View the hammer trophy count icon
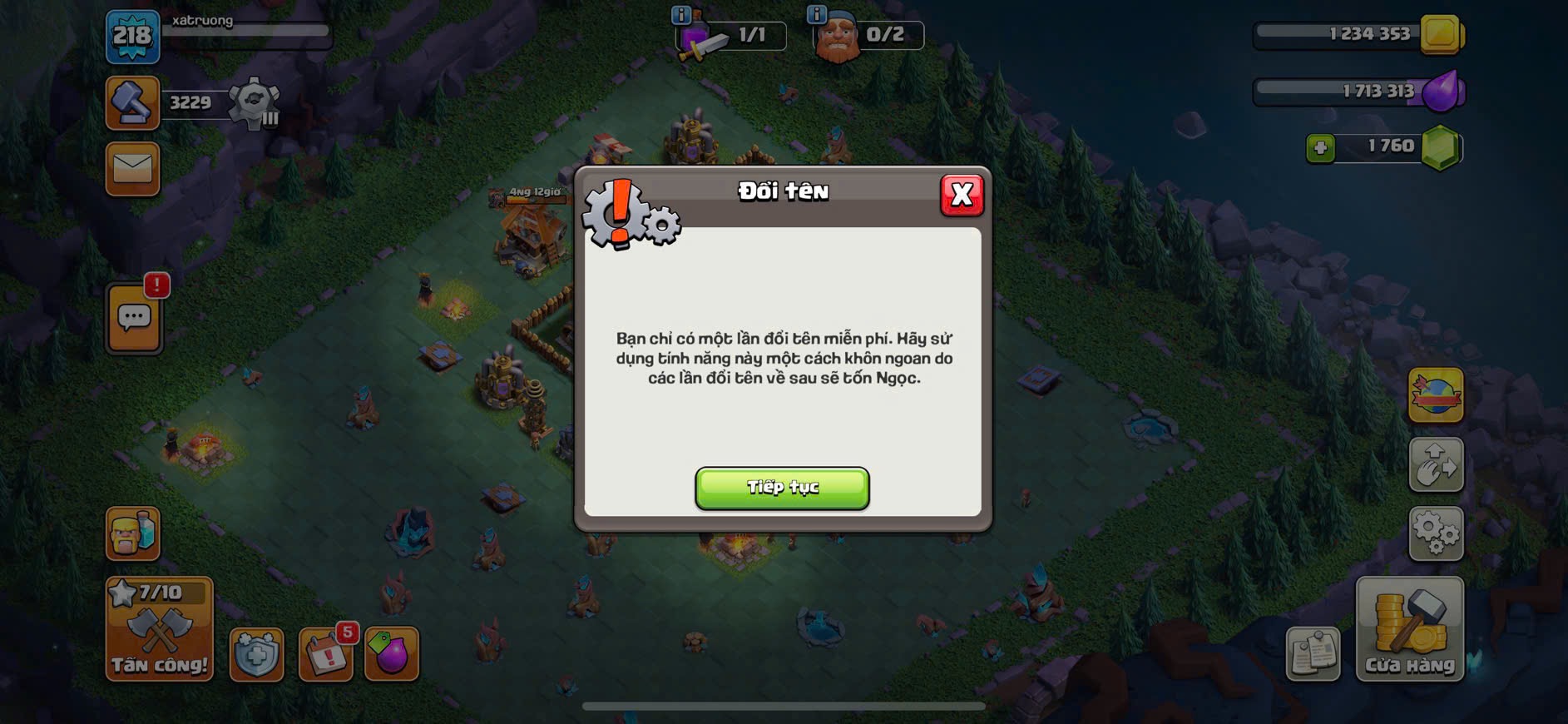1568x724 pixels. pos(132,103)
